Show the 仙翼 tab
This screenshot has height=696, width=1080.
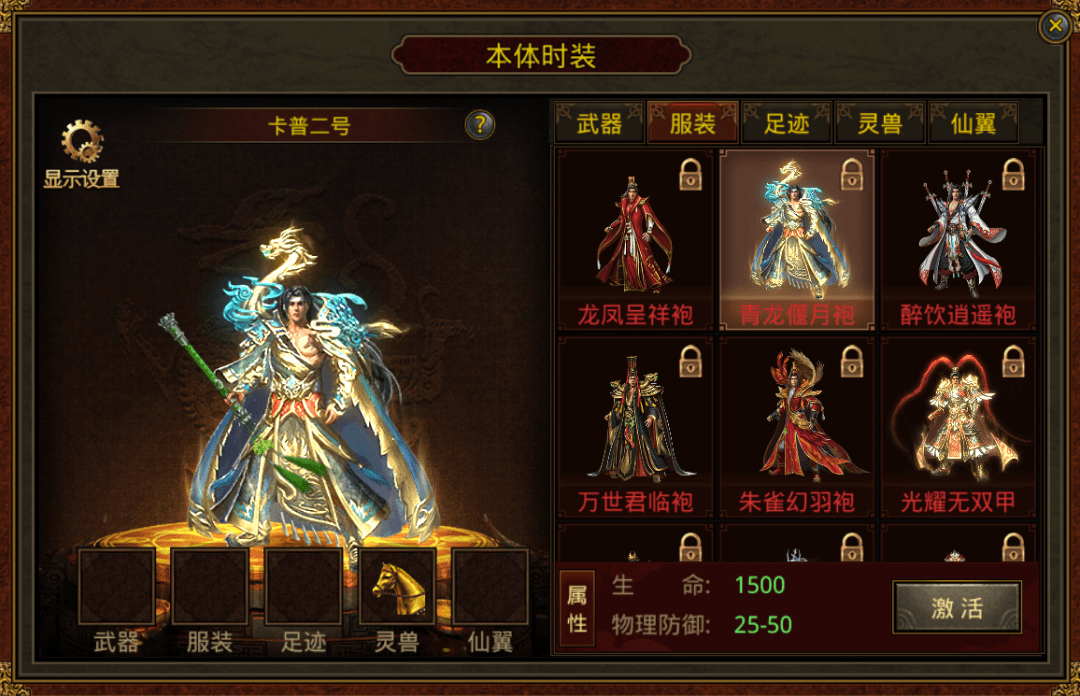coord(973,124)
